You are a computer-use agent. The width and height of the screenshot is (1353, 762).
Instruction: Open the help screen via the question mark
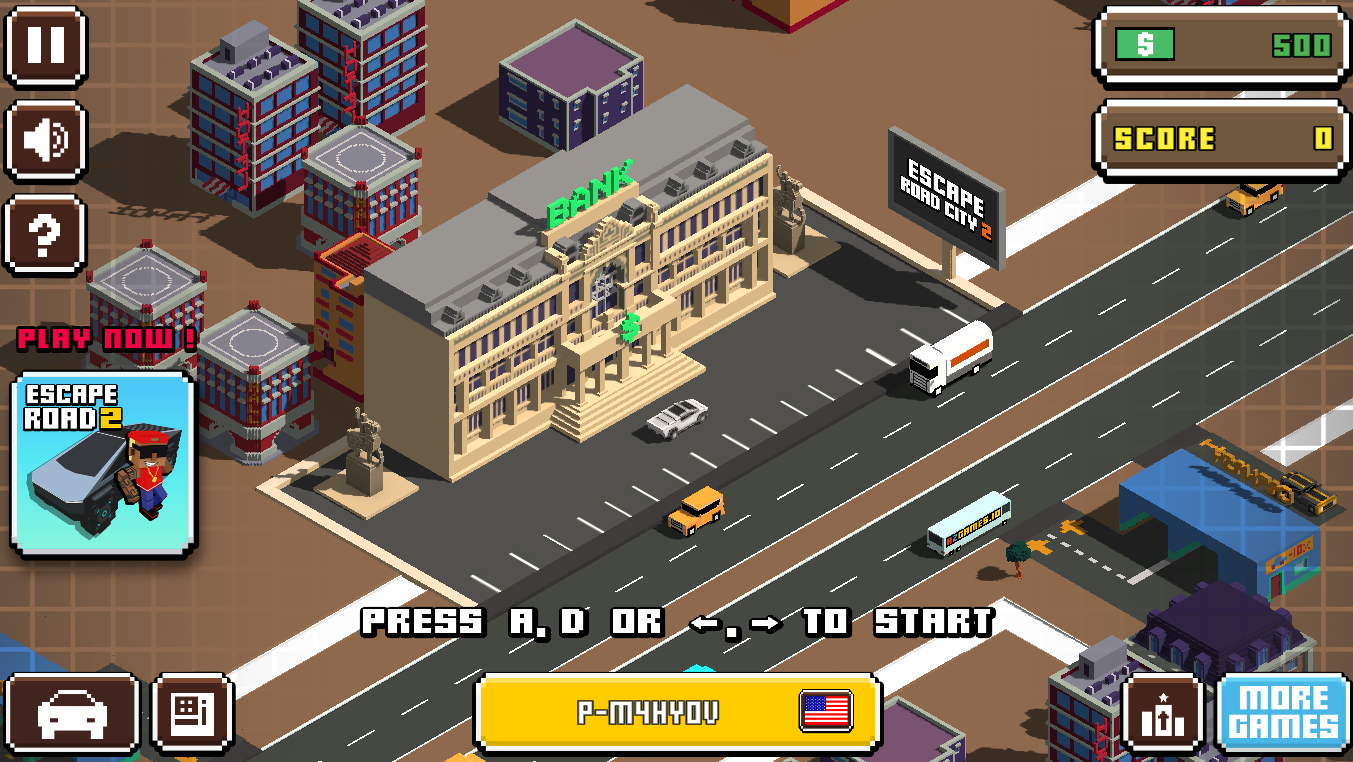(44, 234)
